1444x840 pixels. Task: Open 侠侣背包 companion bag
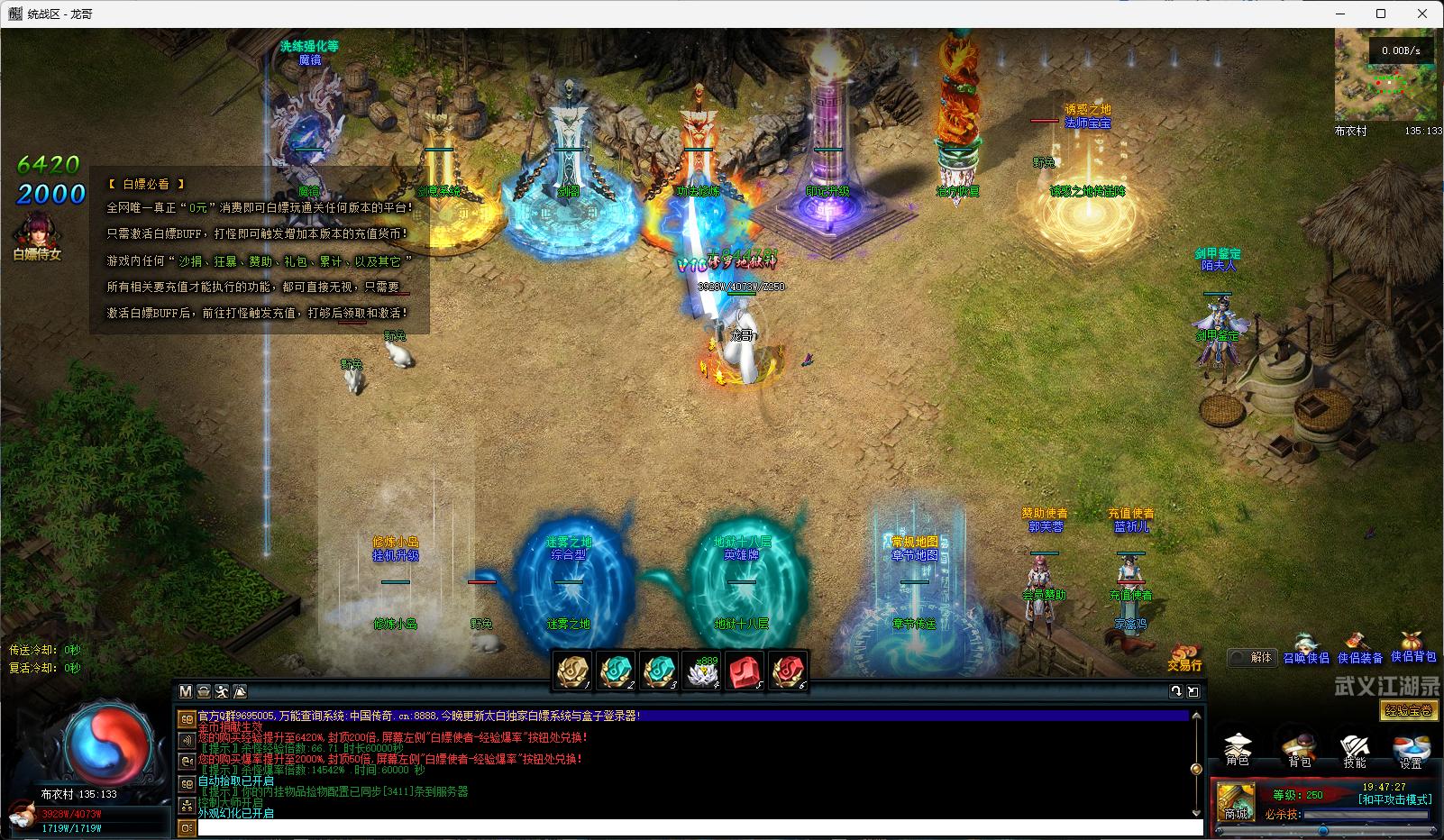pos(1413,651)
